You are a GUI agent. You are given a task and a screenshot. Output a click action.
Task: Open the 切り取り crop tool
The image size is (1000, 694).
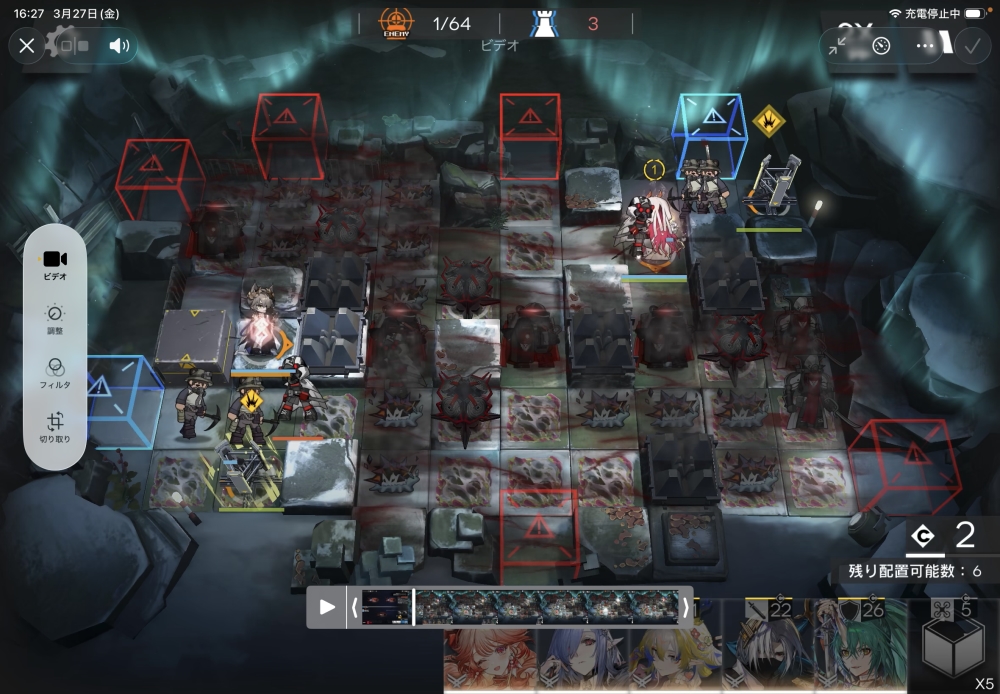click(x=56, y=427)
